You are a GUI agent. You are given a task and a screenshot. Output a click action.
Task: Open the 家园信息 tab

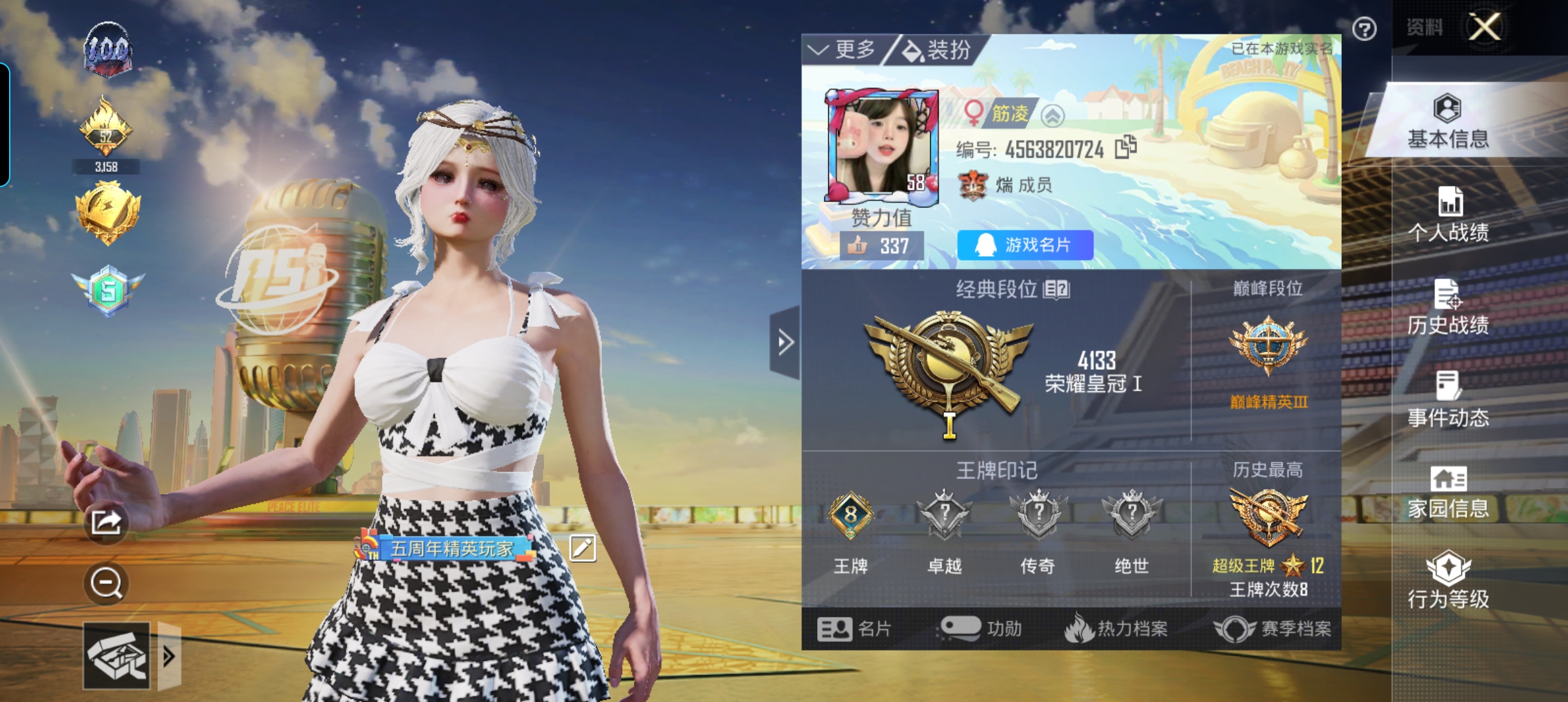point(1448,492)
